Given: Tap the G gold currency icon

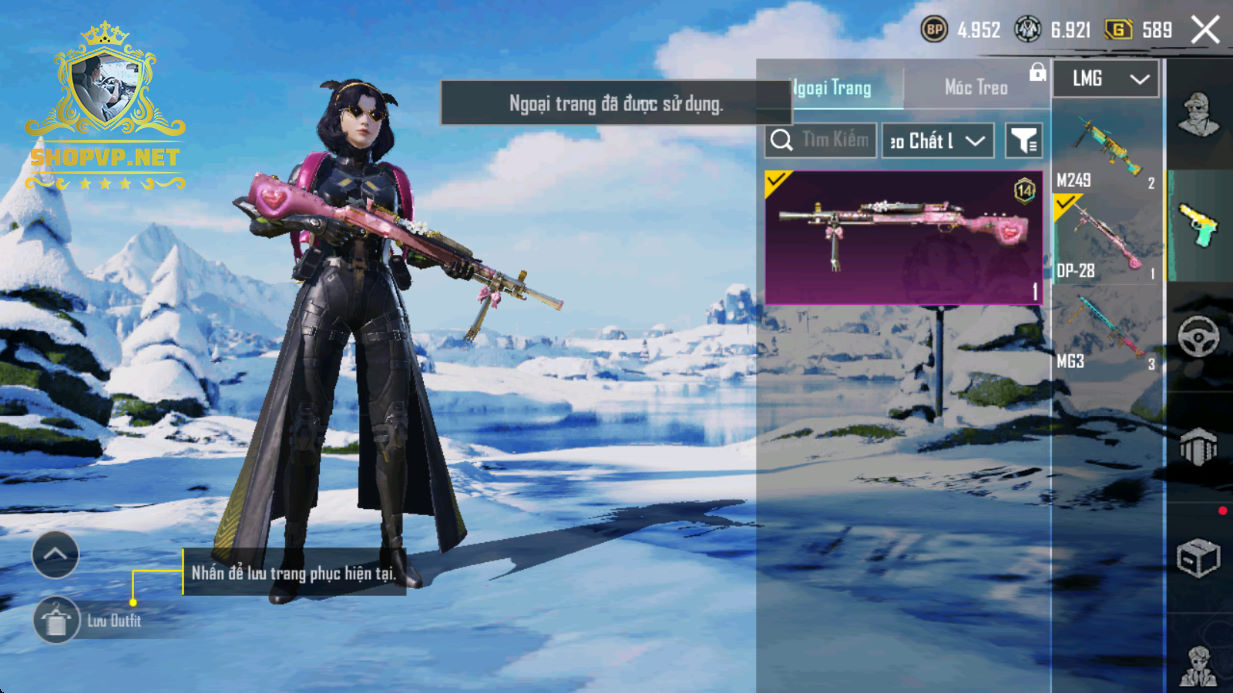Looking at the screenshot, I should (1118, 30).
